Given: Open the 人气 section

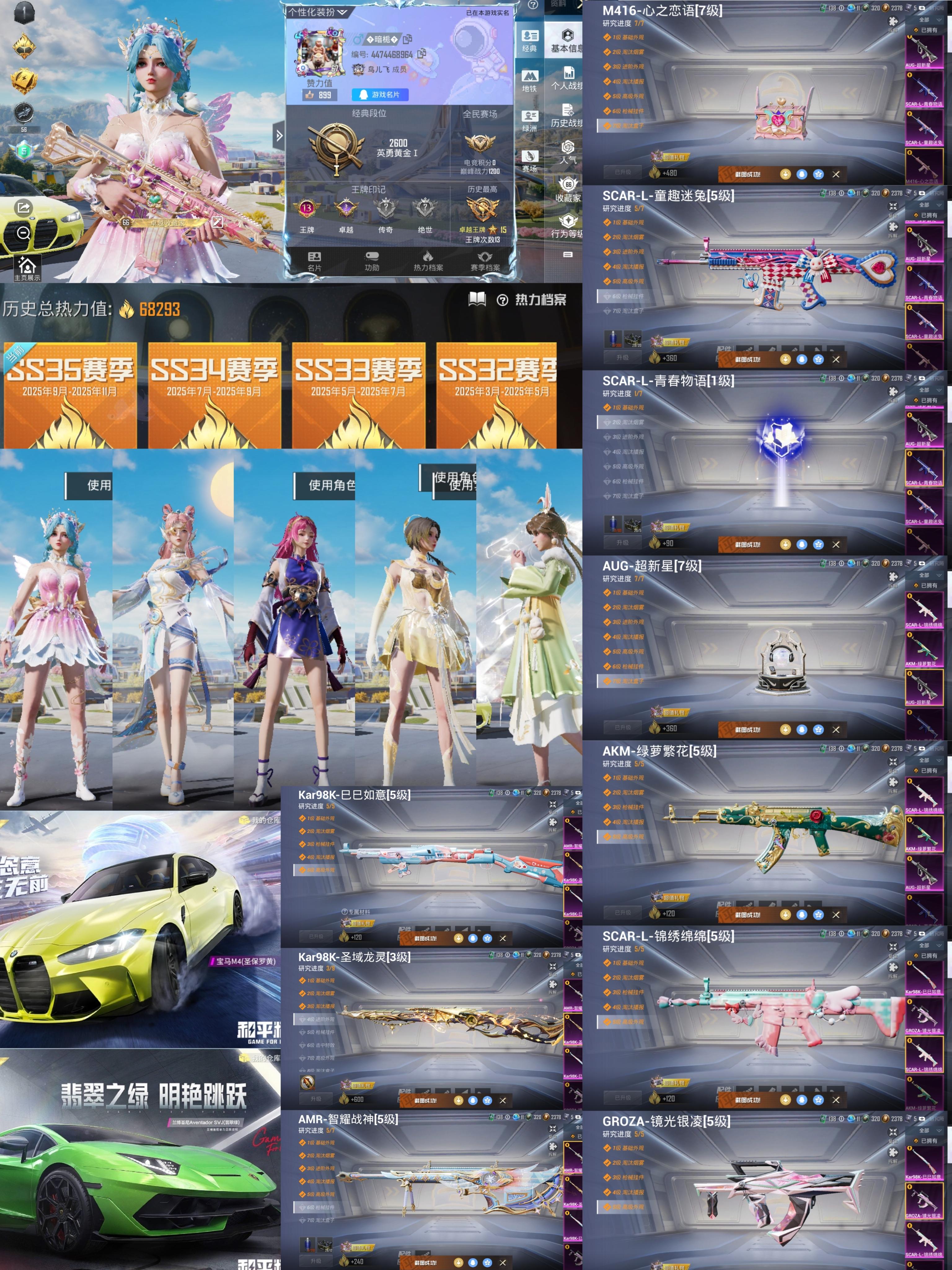Looking at the screenshot, I should [567, 152].
